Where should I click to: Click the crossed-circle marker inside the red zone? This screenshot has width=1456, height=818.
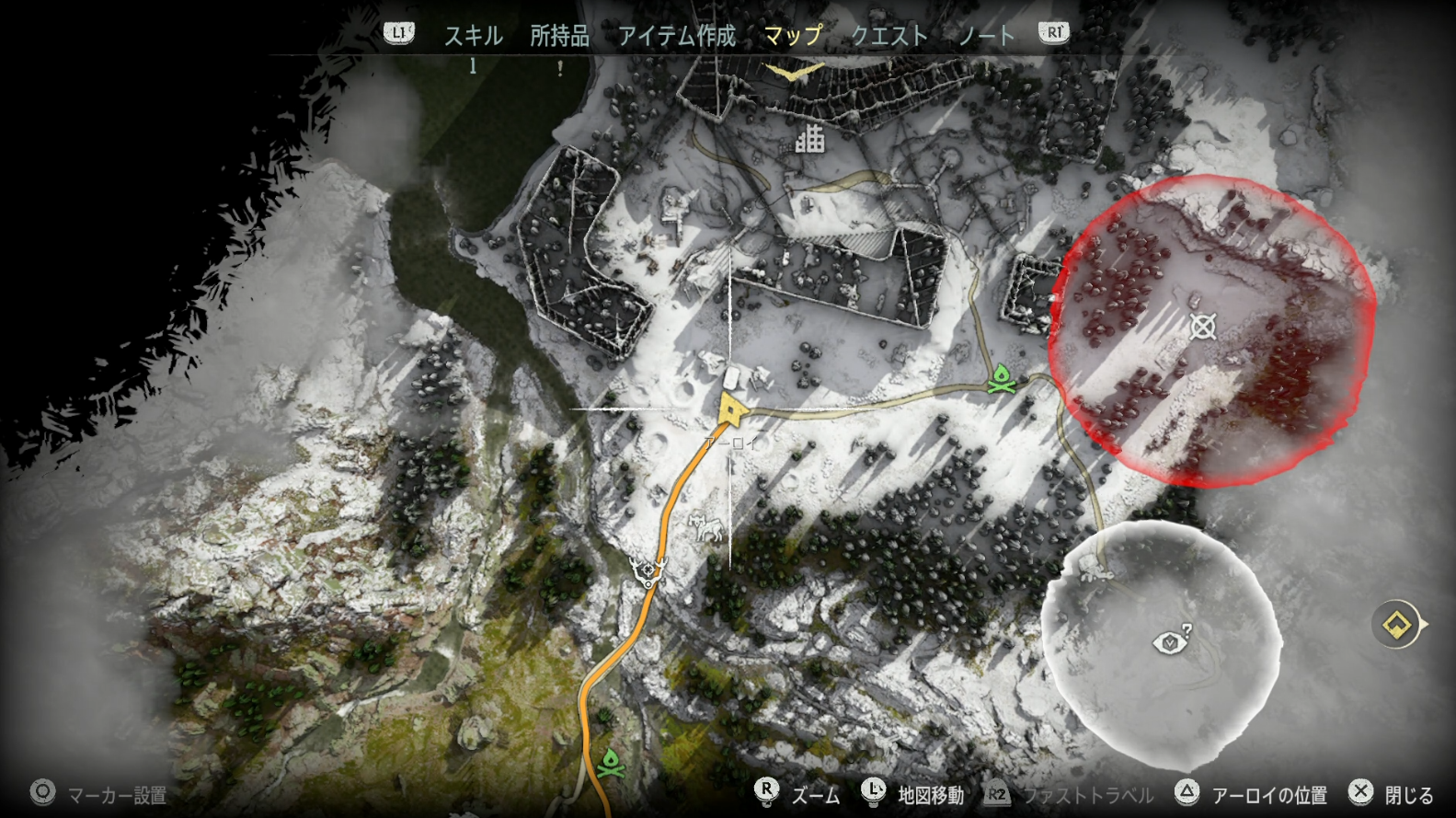coord(1202,327)
